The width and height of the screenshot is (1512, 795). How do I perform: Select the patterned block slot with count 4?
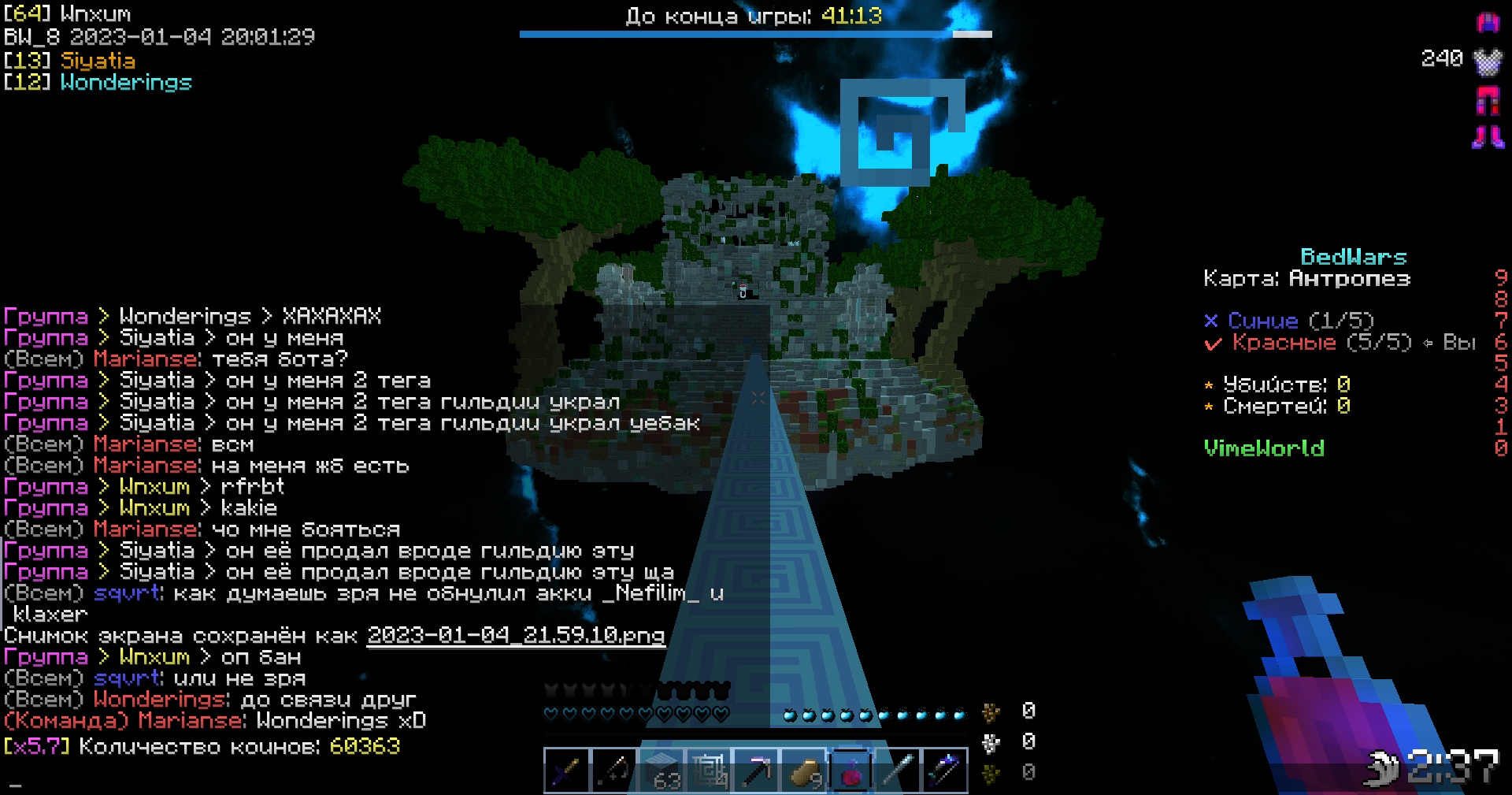[x=709, y=770]
